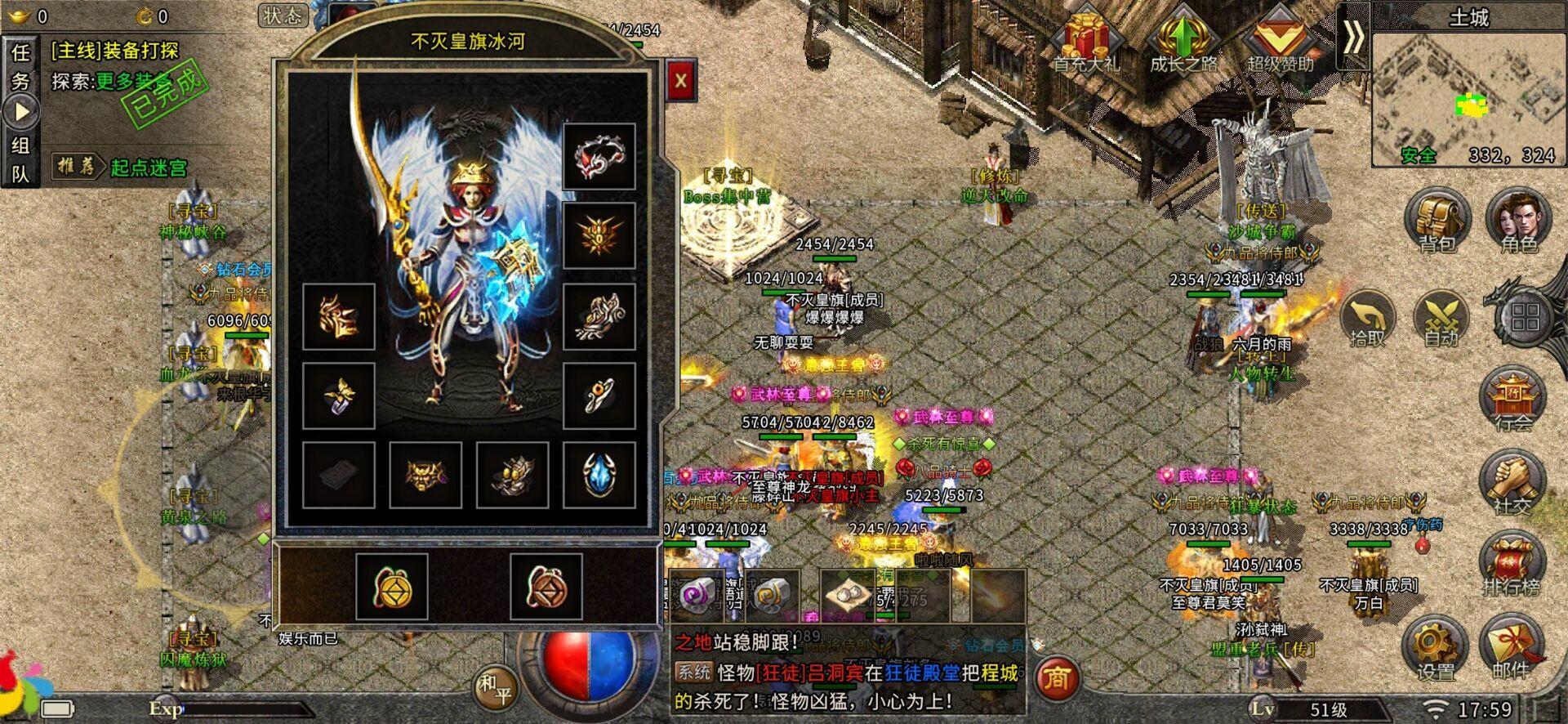Show the 排行榜 leaderboard

[x=1512, y=564]
